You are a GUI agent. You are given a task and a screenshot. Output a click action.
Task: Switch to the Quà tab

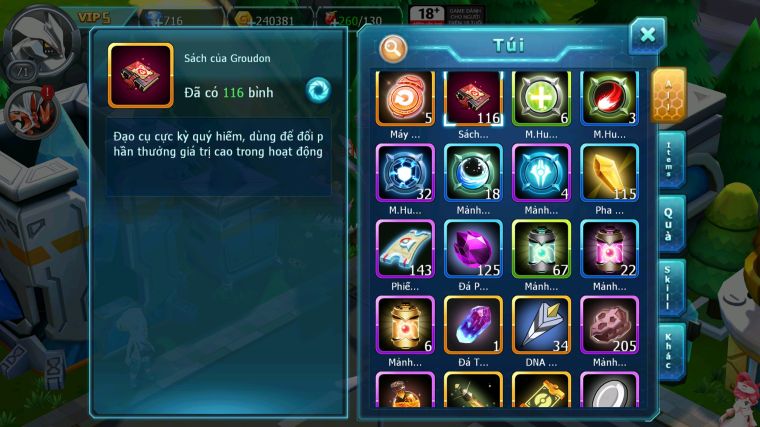[671, 223]
